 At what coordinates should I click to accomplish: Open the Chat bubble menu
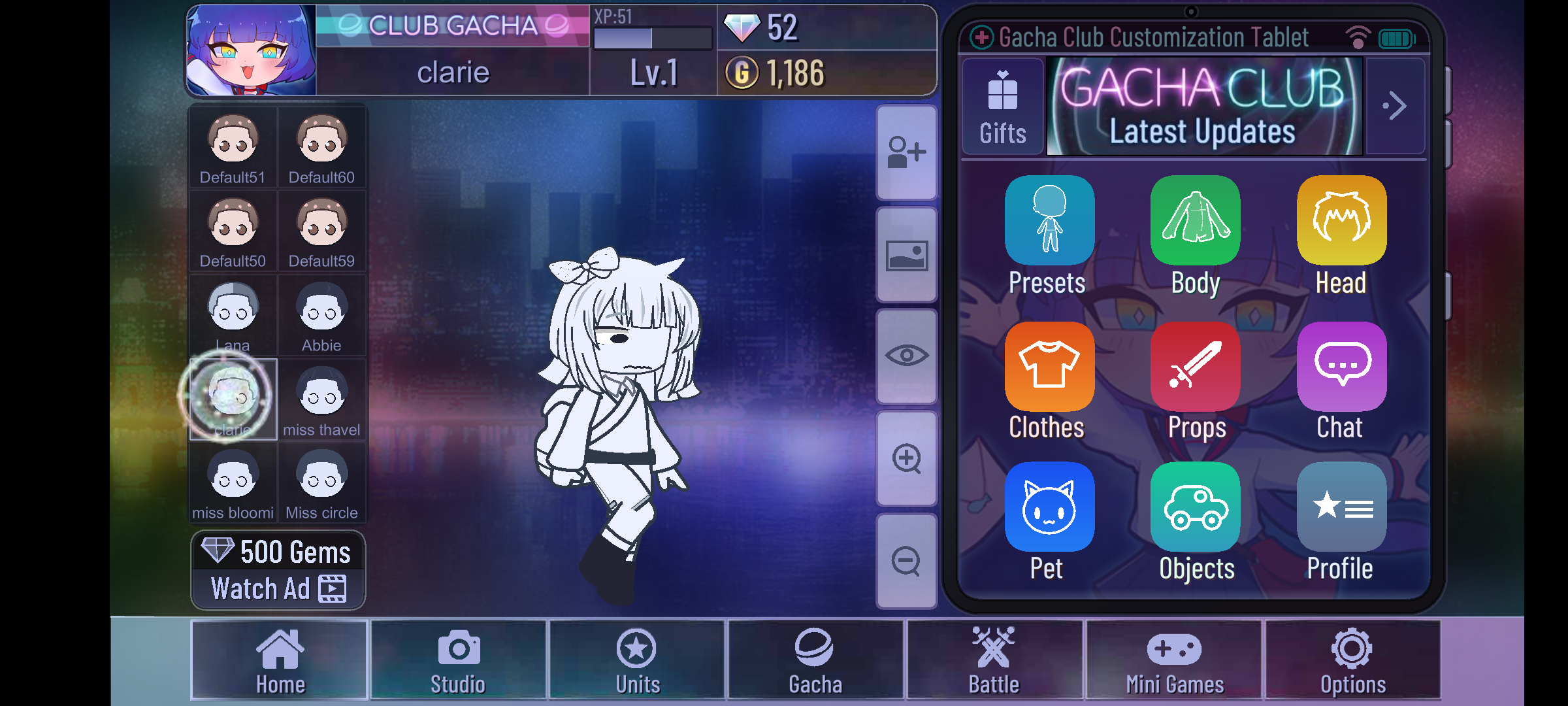coord(1341,367)
